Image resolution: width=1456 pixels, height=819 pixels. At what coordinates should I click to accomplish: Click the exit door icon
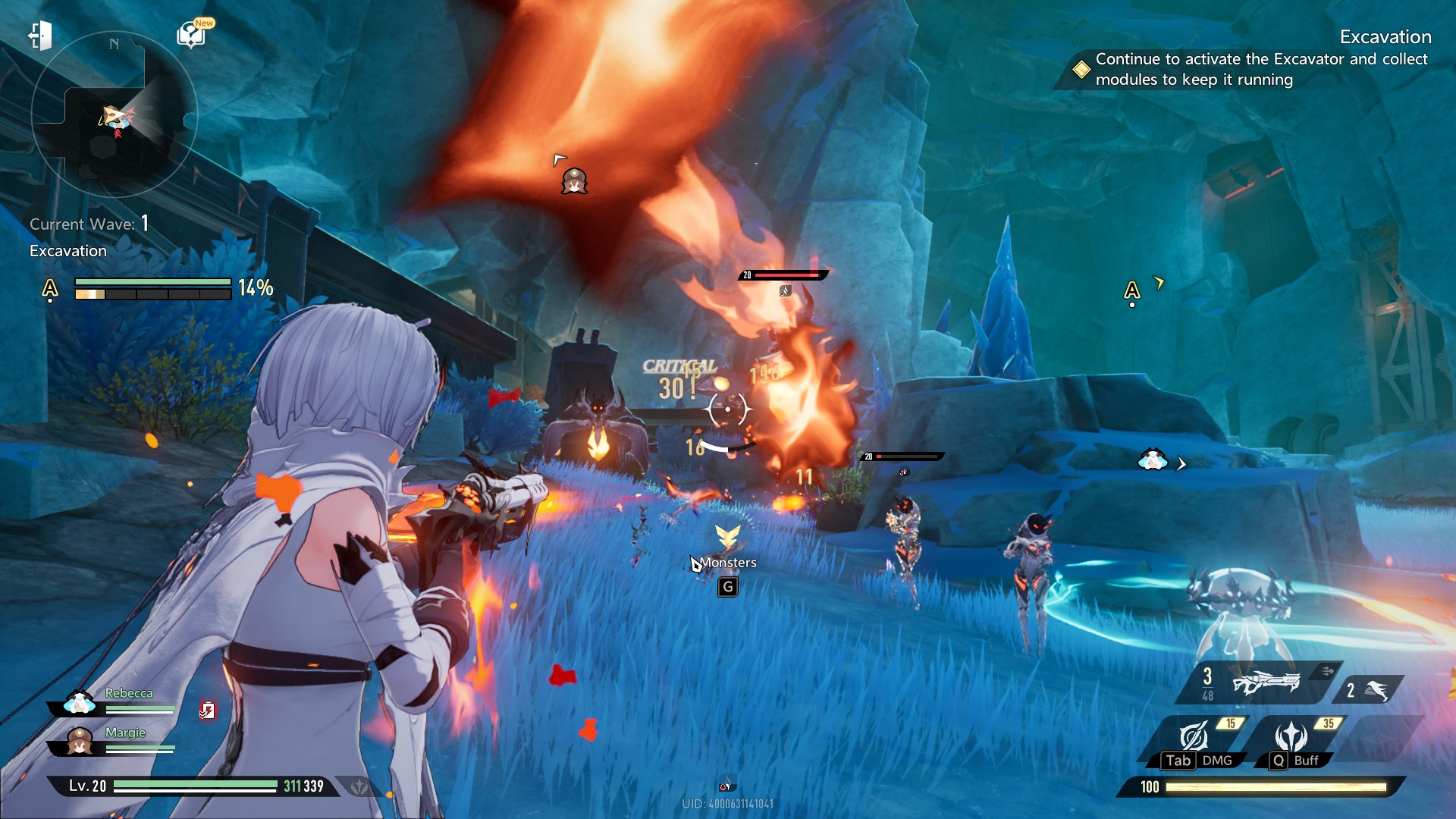coord(40,36)
